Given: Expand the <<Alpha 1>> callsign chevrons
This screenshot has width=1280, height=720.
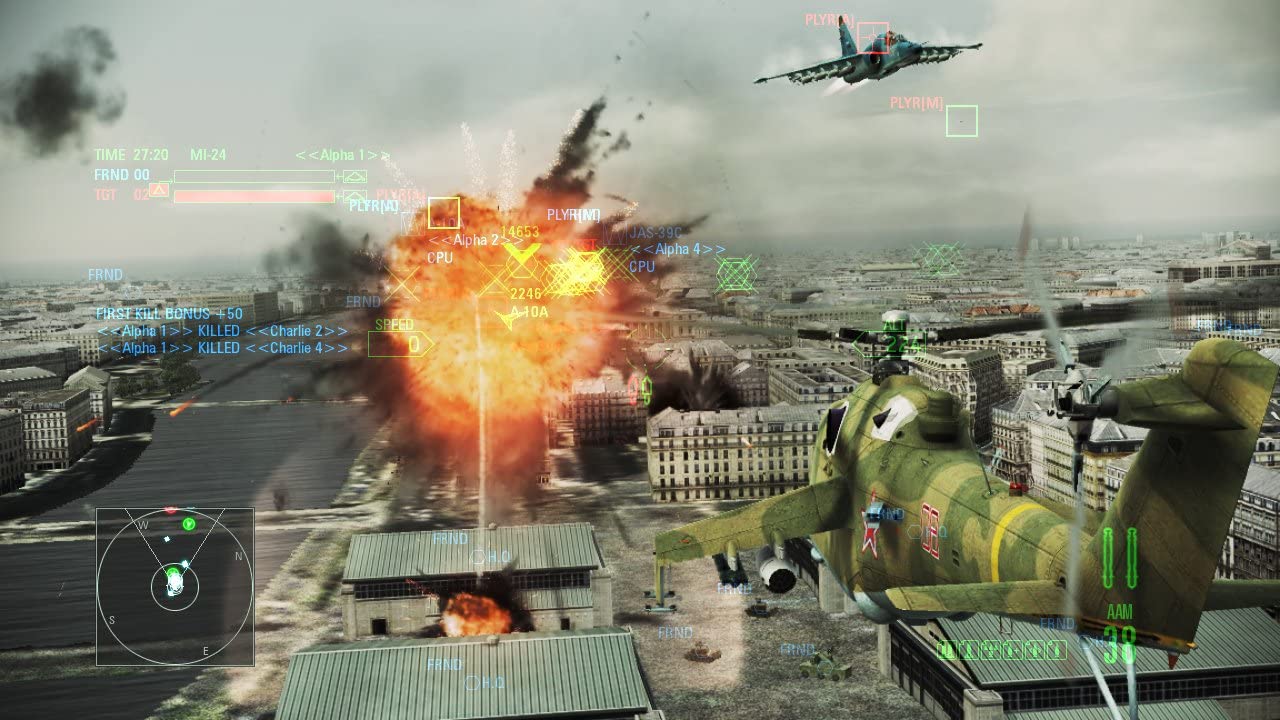Looking at the screenshot, I should [342, 153].
